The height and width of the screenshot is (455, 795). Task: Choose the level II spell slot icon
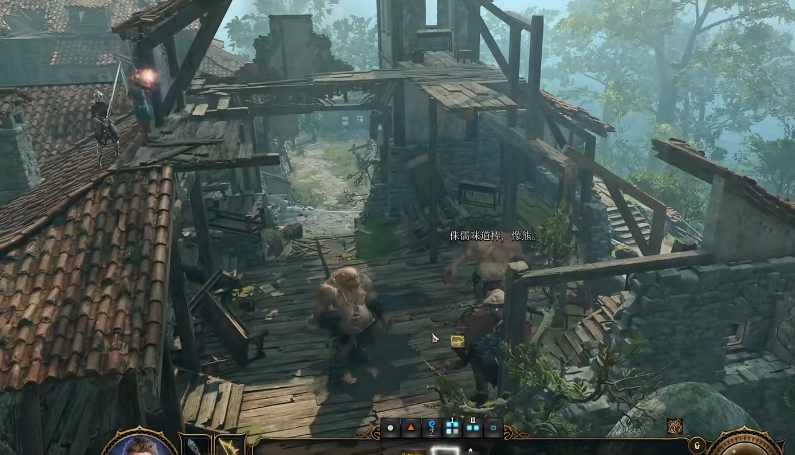(473, 428)
